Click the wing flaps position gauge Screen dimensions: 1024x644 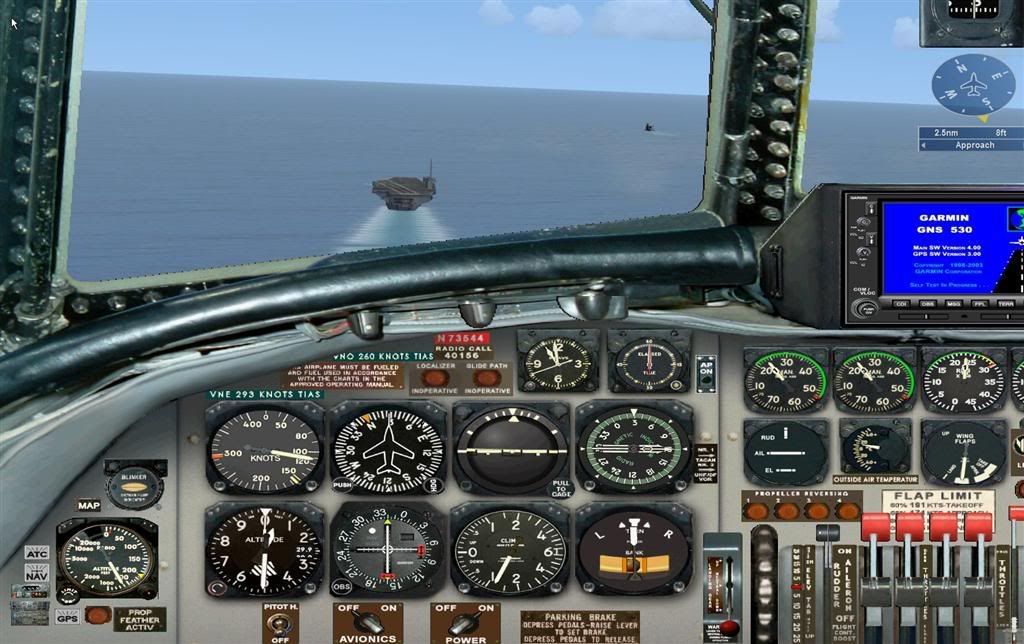[x=963, y=452]
